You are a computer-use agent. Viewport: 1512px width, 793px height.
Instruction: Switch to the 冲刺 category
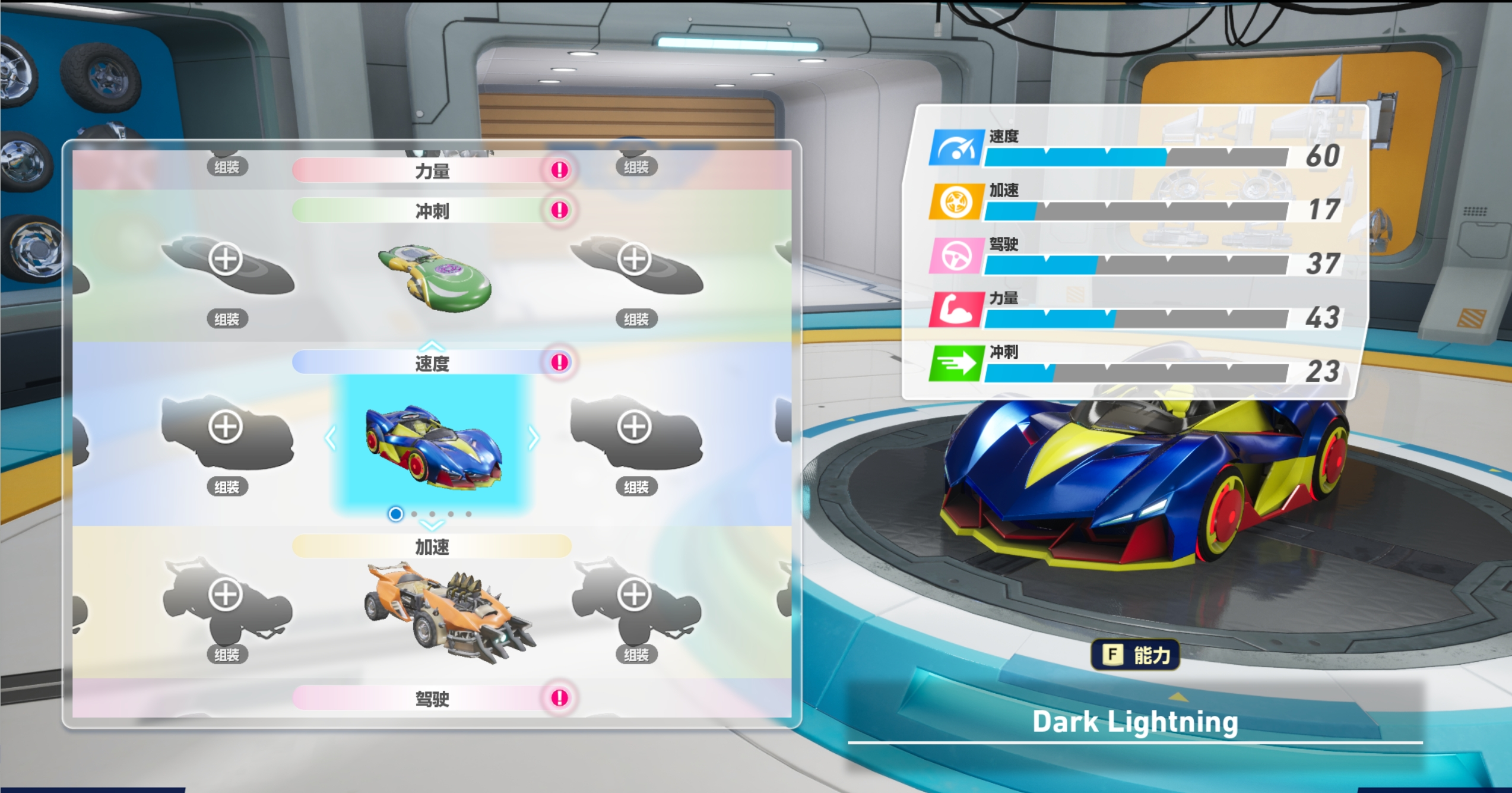pos(432,211)
